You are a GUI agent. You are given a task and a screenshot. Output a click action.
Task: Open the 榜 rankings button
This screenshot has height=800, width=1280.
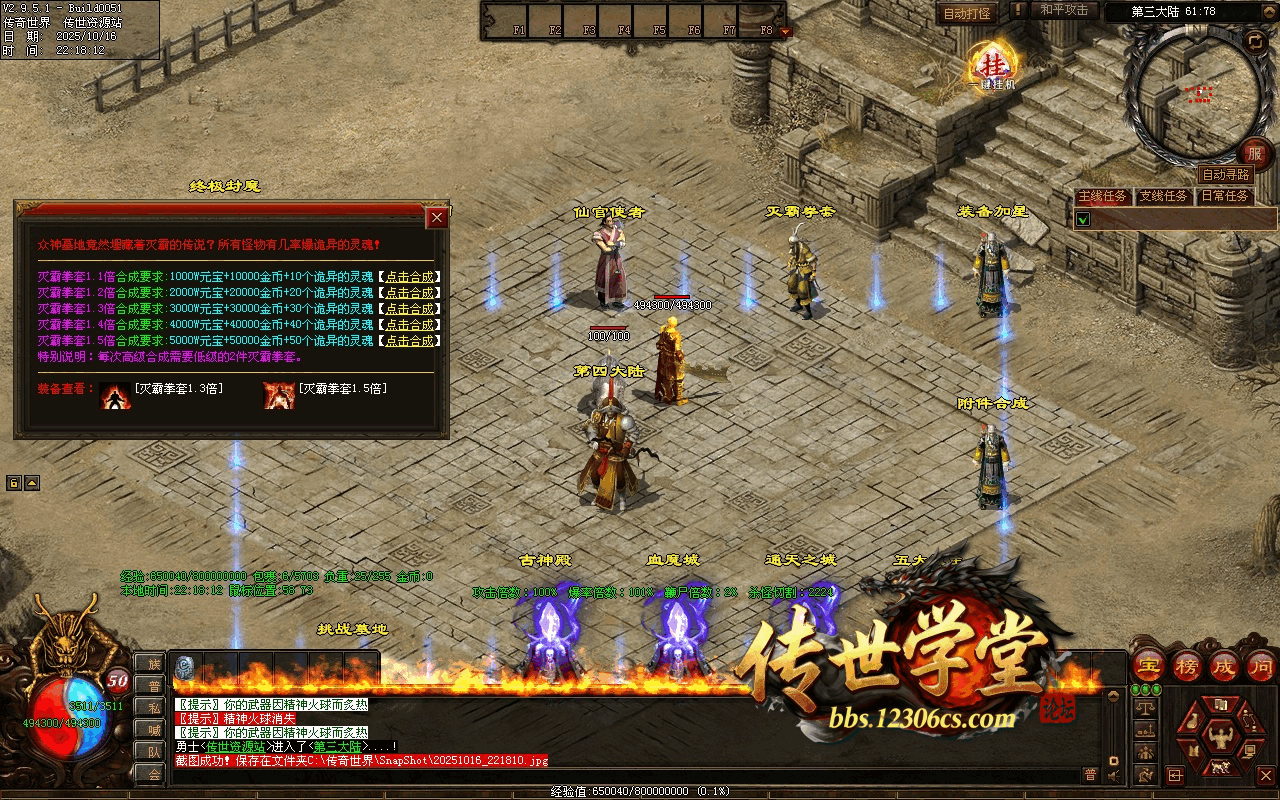[1187, 665]
